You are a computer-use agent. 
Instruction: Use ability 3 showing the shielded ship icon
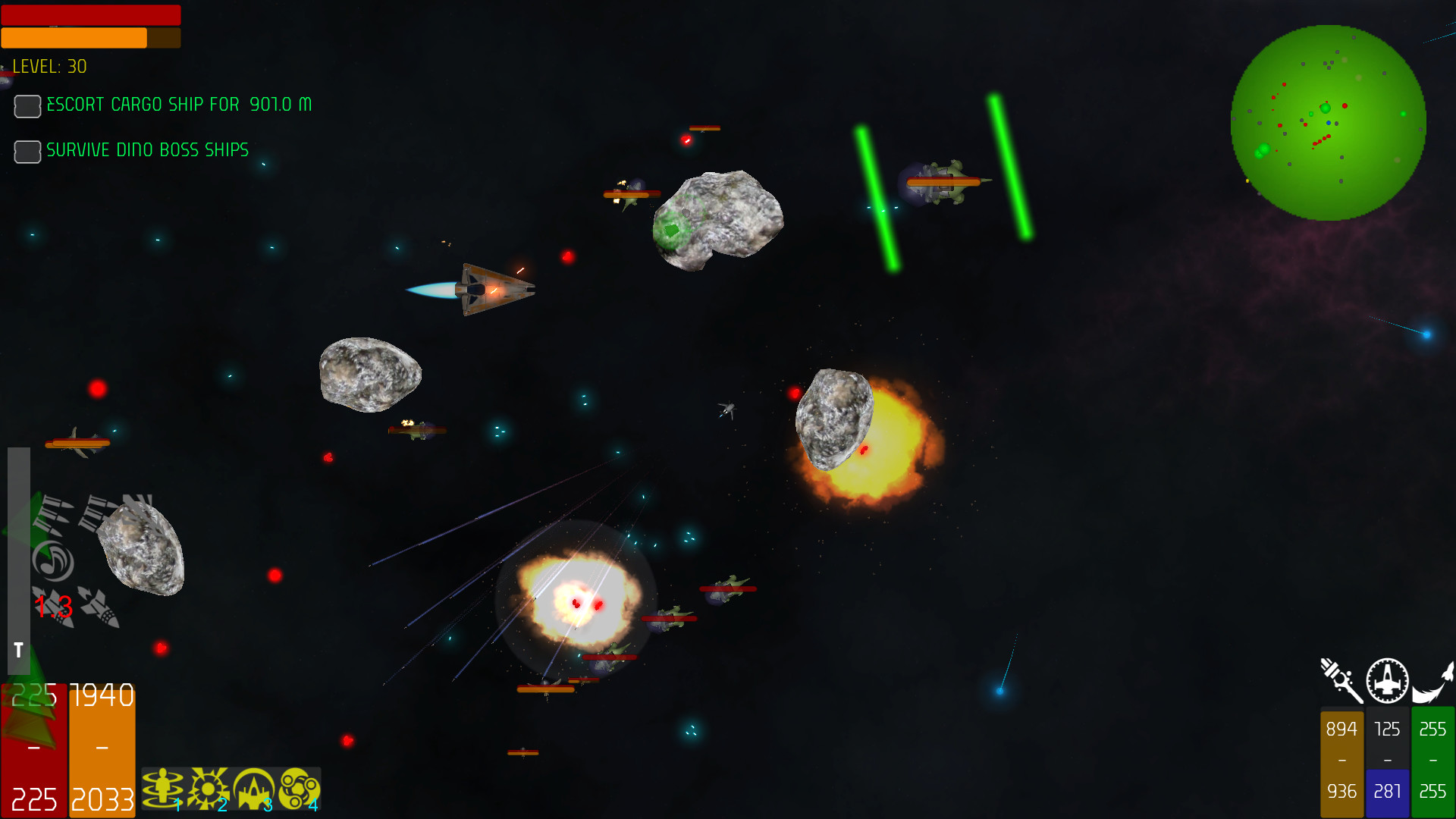[x=255, y=789]
